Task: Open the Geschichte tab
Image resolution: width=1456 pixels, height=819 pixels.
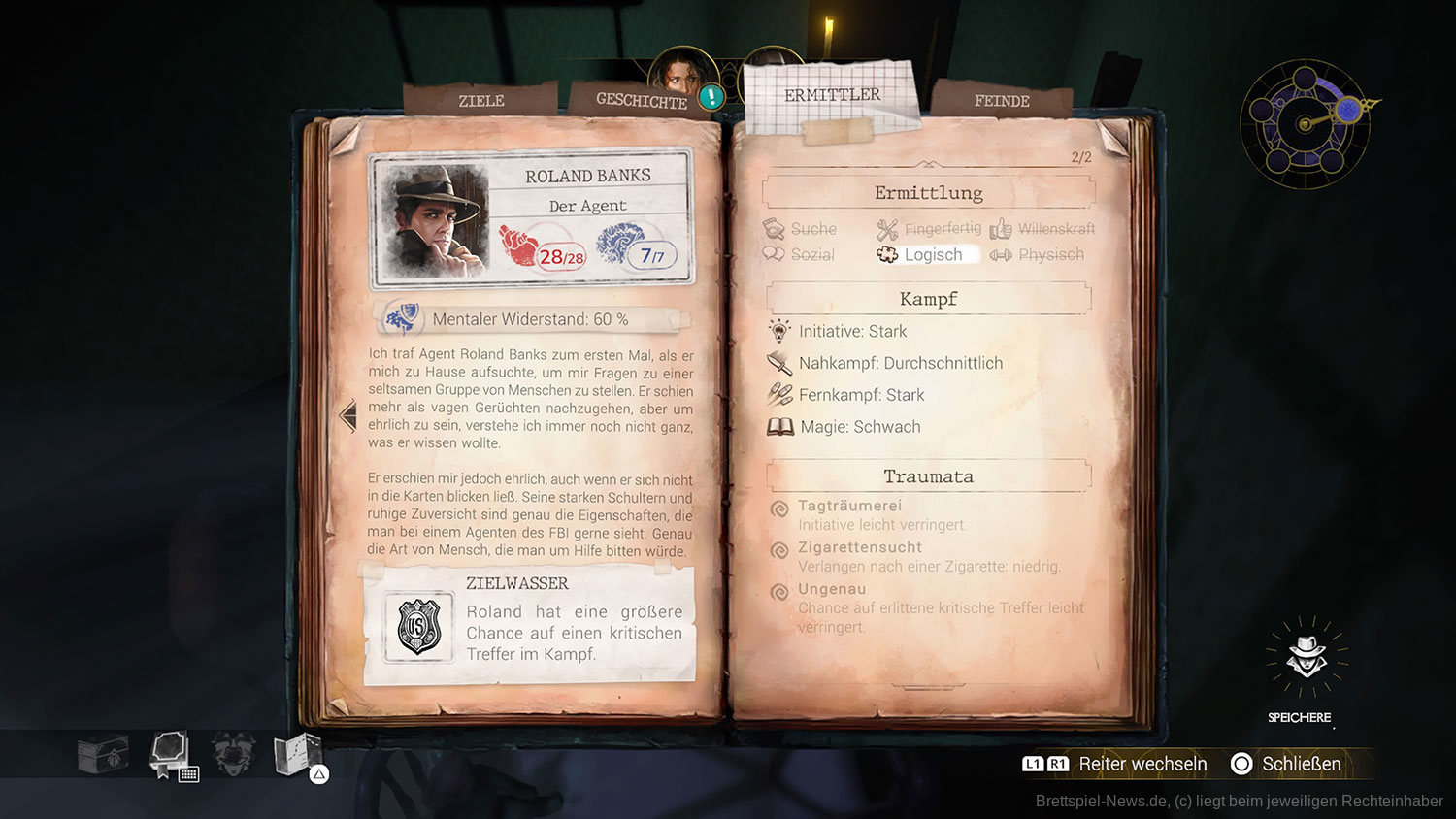Action: (x=641, y=101)
